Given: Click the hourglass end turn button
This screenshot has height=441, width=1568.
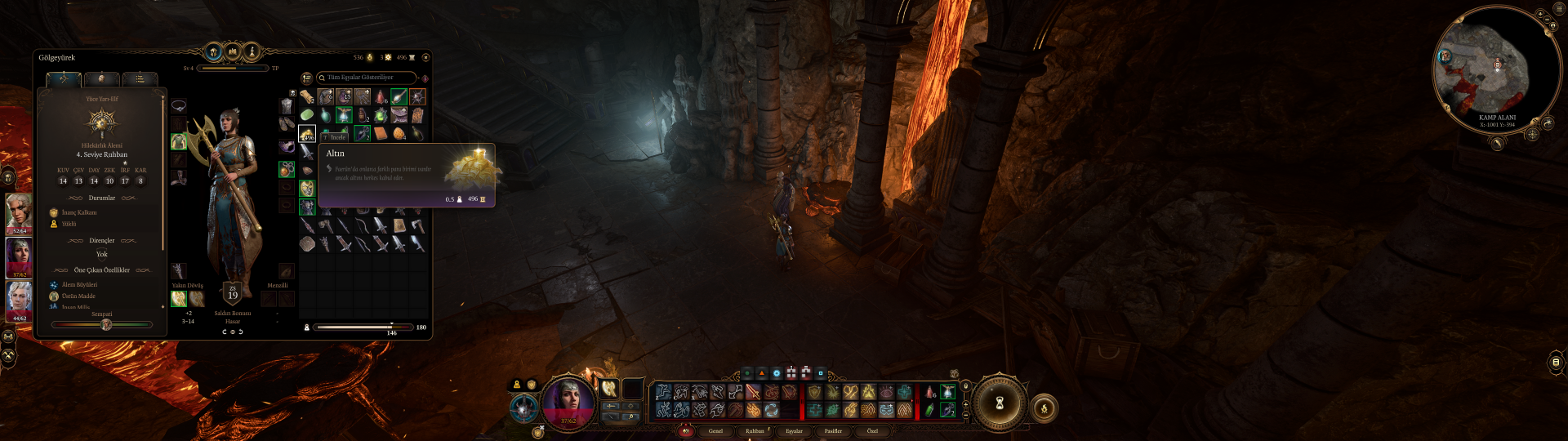Looking at the screenshot, I should (x=997, y=402).
